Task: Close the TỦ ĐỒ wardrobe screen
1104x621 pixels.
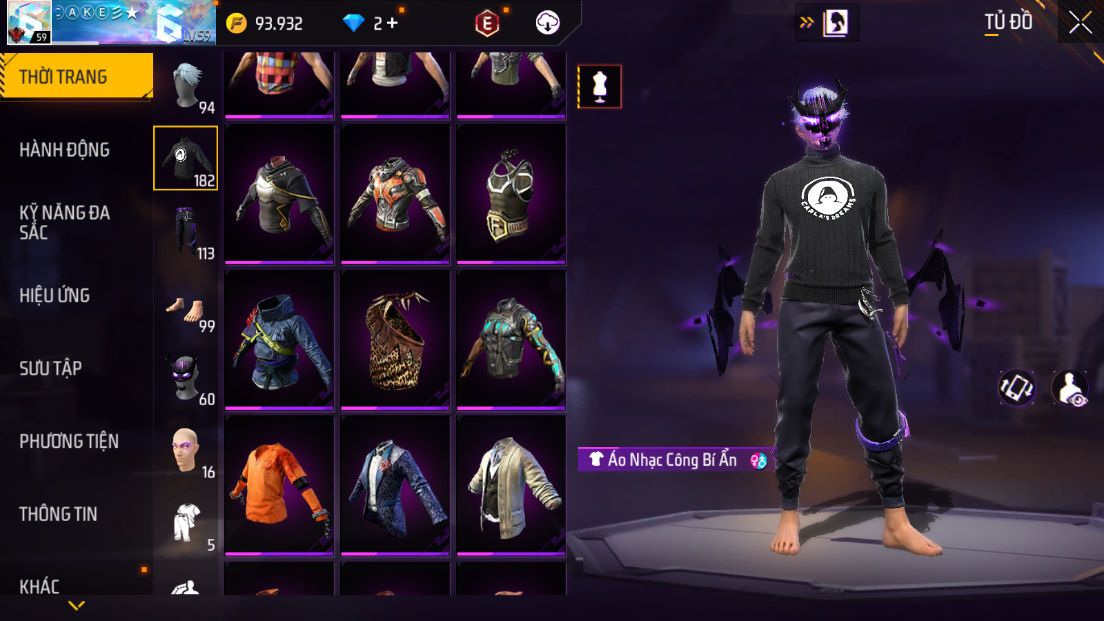Action: click(x=1080, y=22)
